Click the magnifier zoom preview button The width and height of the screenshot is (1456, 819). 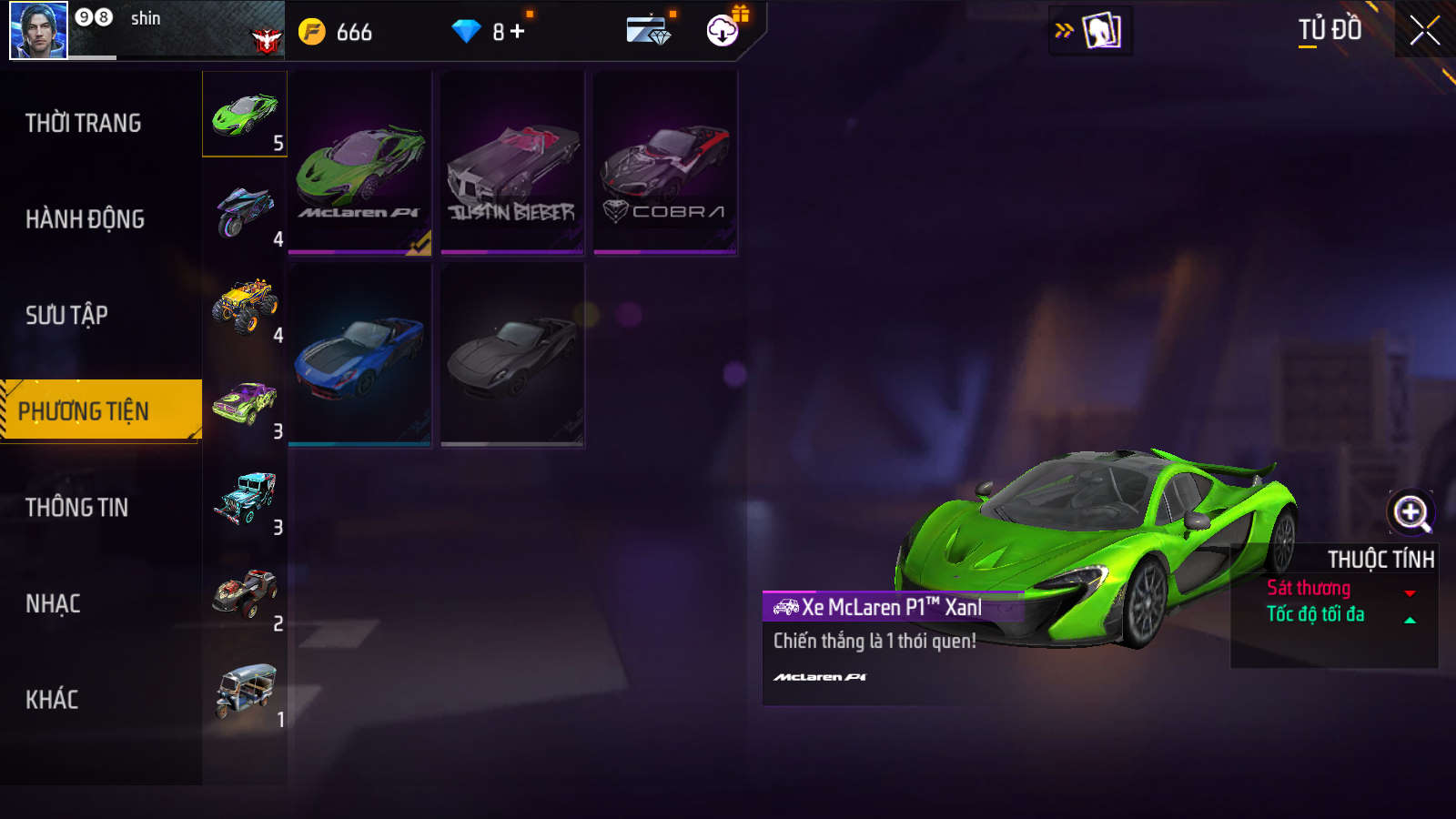1410,513
